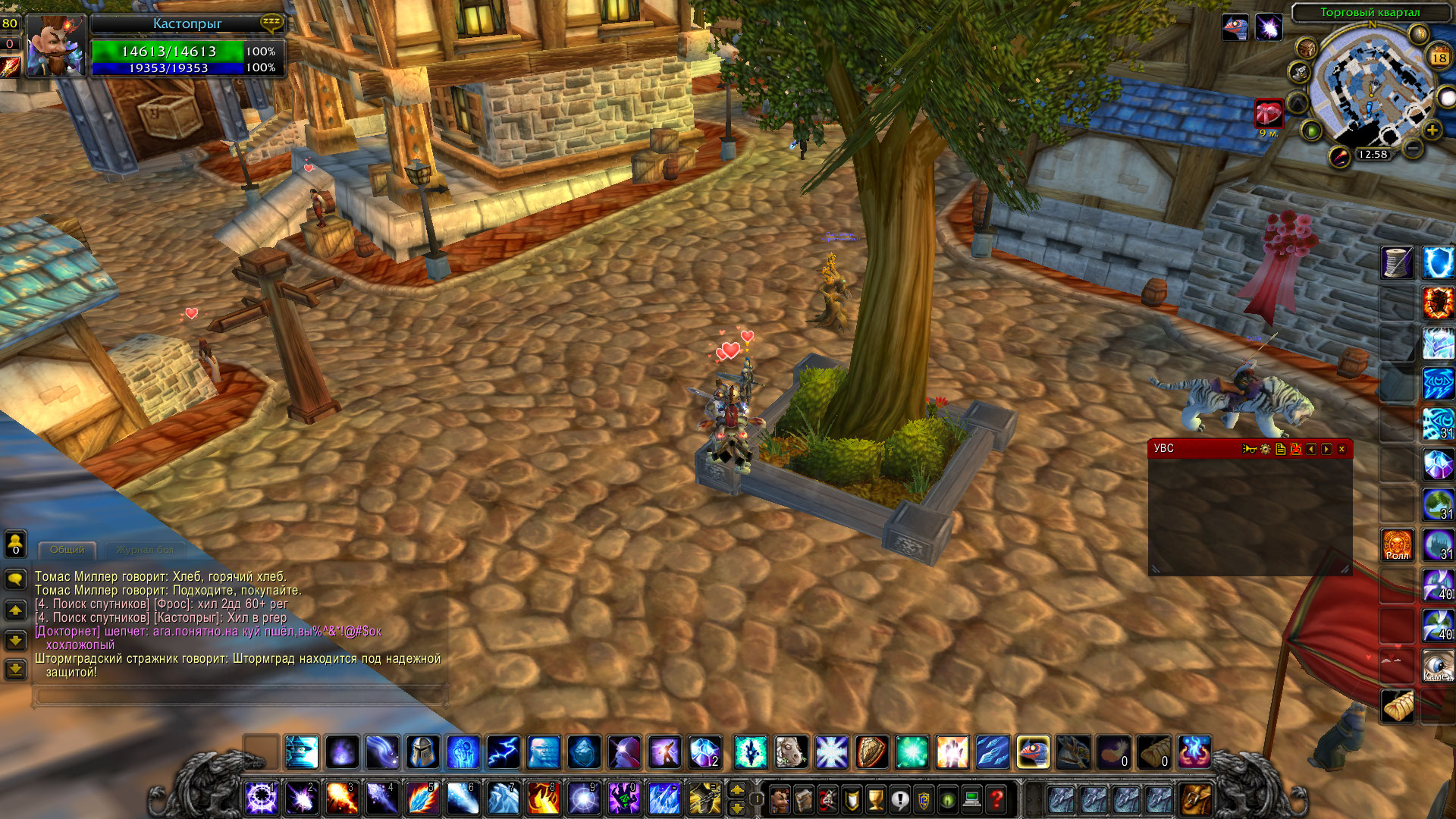Open the red question mark help button

point(996,799)
